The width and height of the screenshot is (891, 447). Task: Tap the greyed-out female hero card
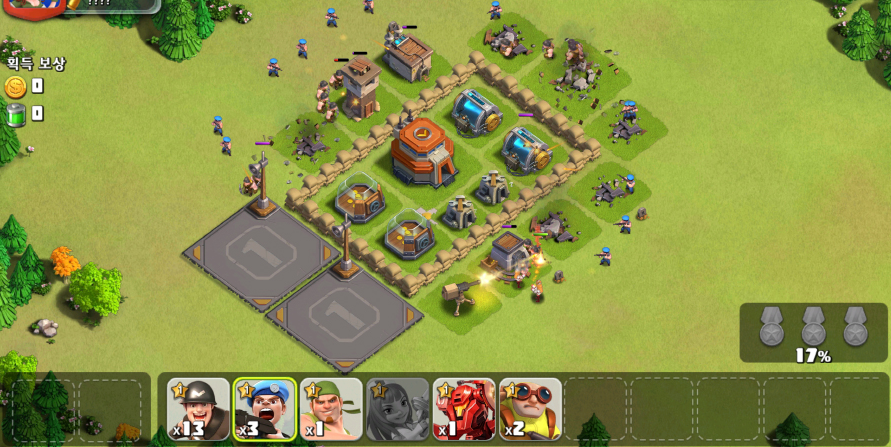(x=397, y=409)
